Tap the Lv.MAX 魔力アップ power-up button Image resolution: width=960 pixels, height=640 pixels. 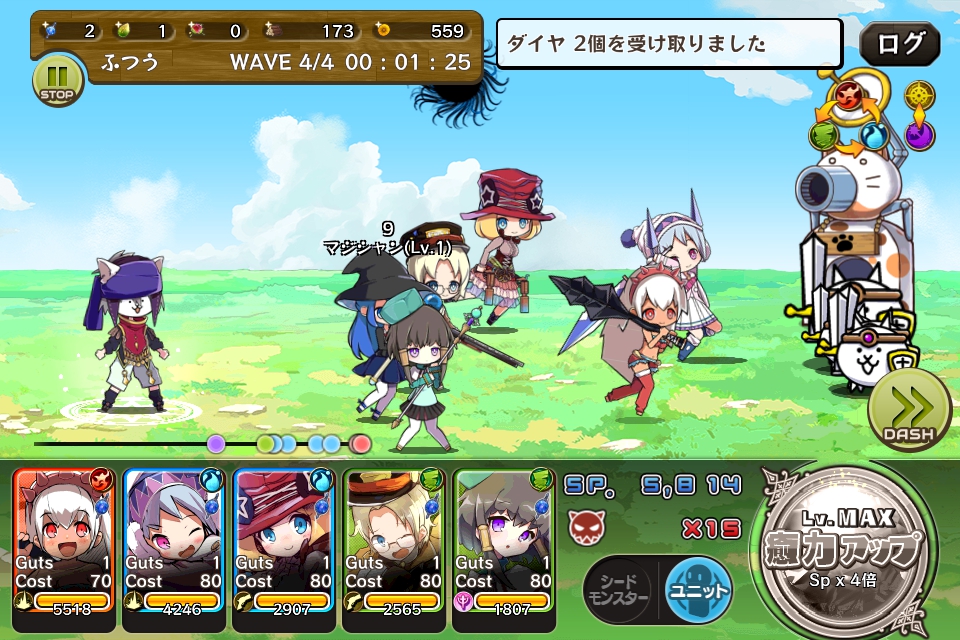(850, 549)
